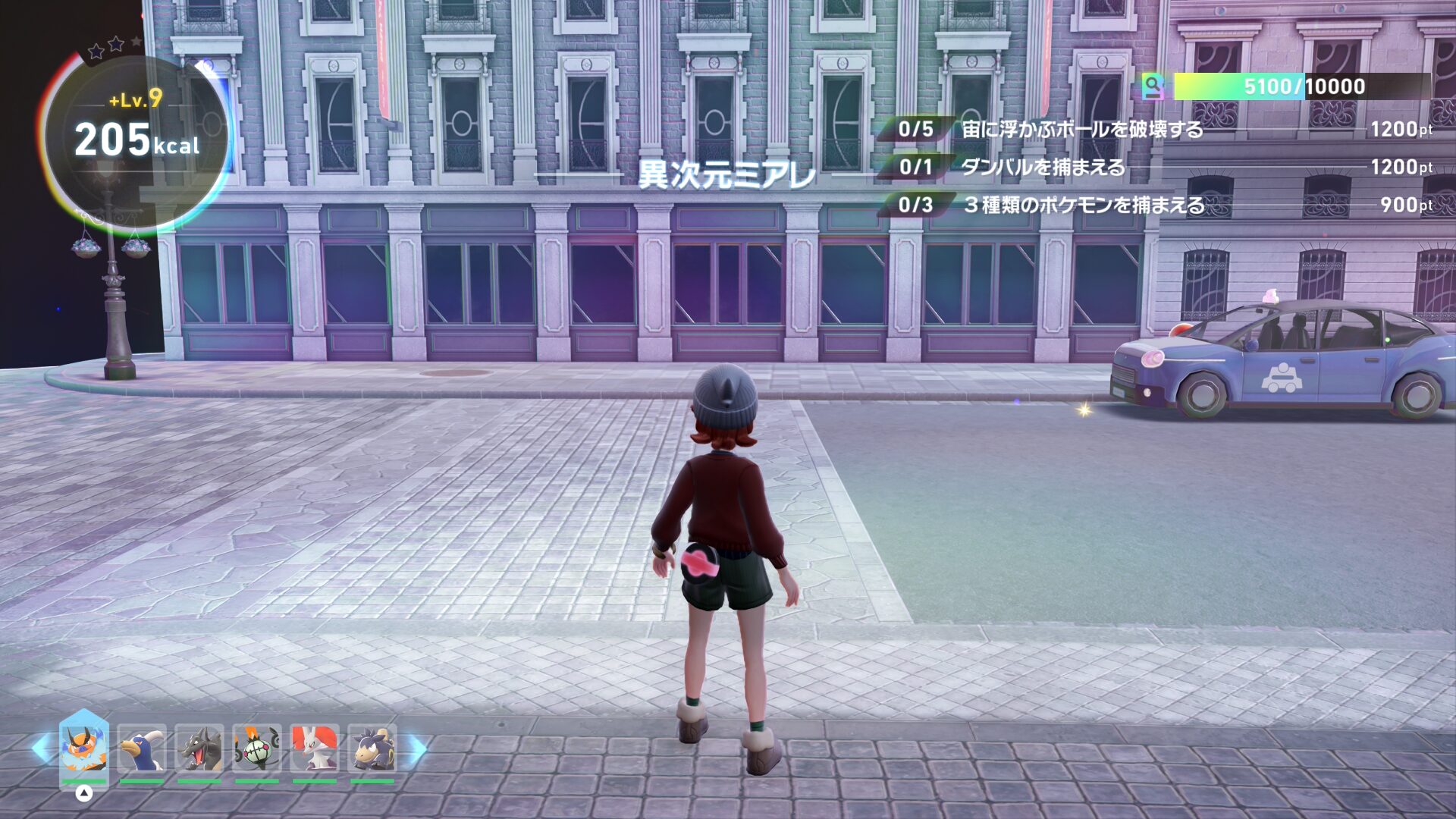Select the Delphox party slot

point(315,748)
